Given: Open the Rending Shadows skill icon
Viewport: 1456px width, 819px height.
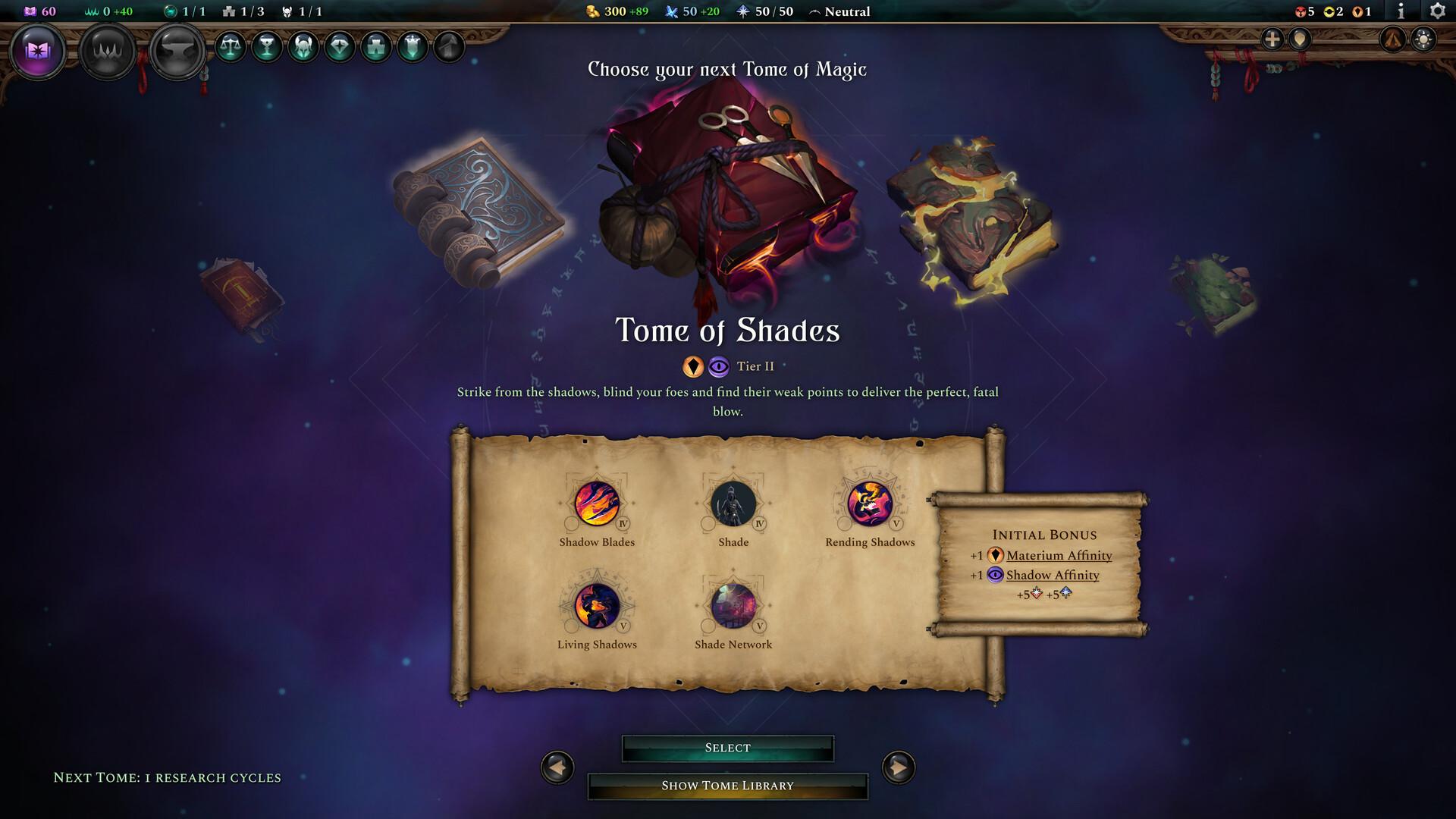Looking at the screenshot, I should pos(871,504).
